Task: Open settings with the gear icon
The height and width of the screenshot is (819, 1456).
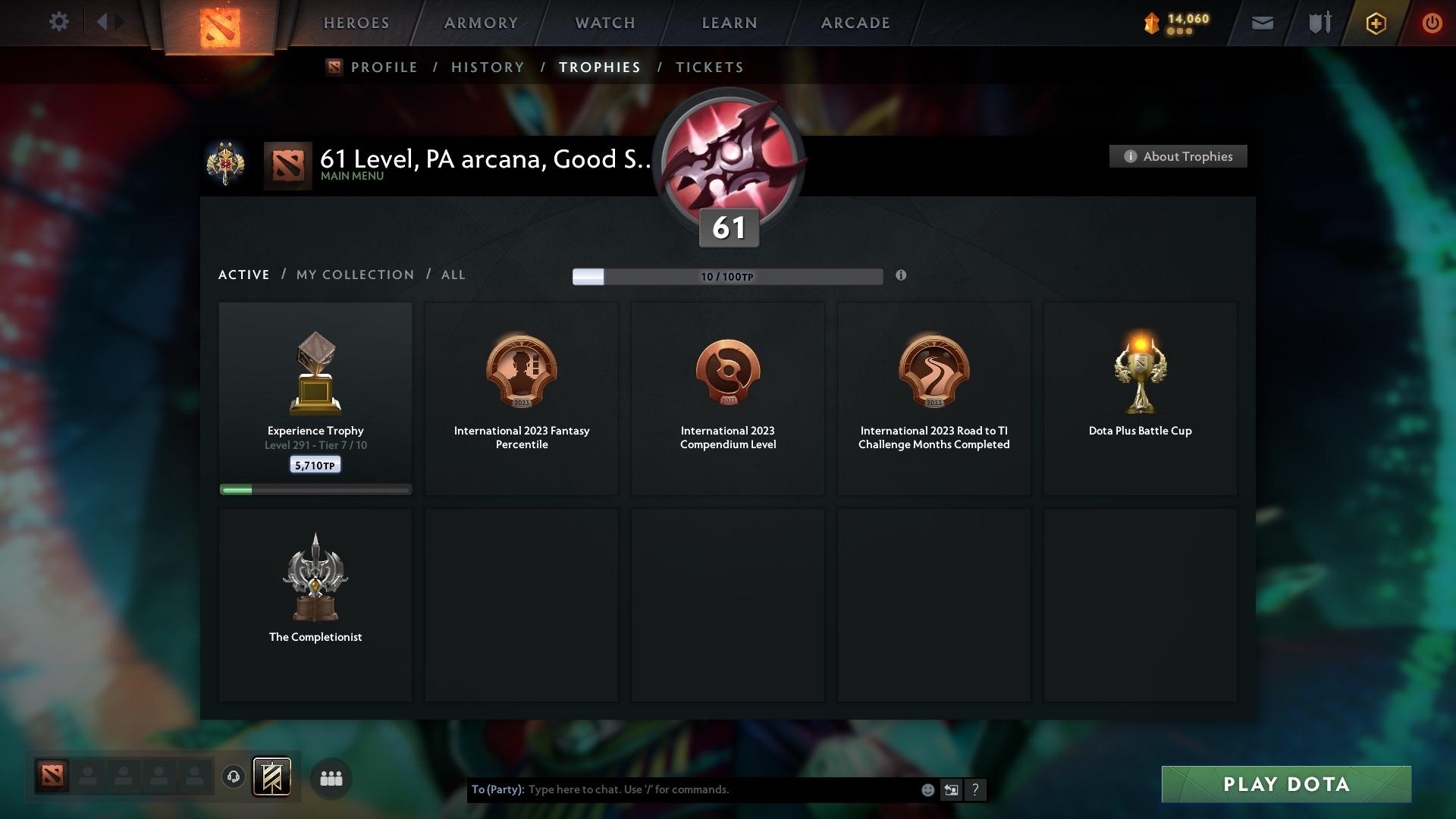Action: [59, 22]
